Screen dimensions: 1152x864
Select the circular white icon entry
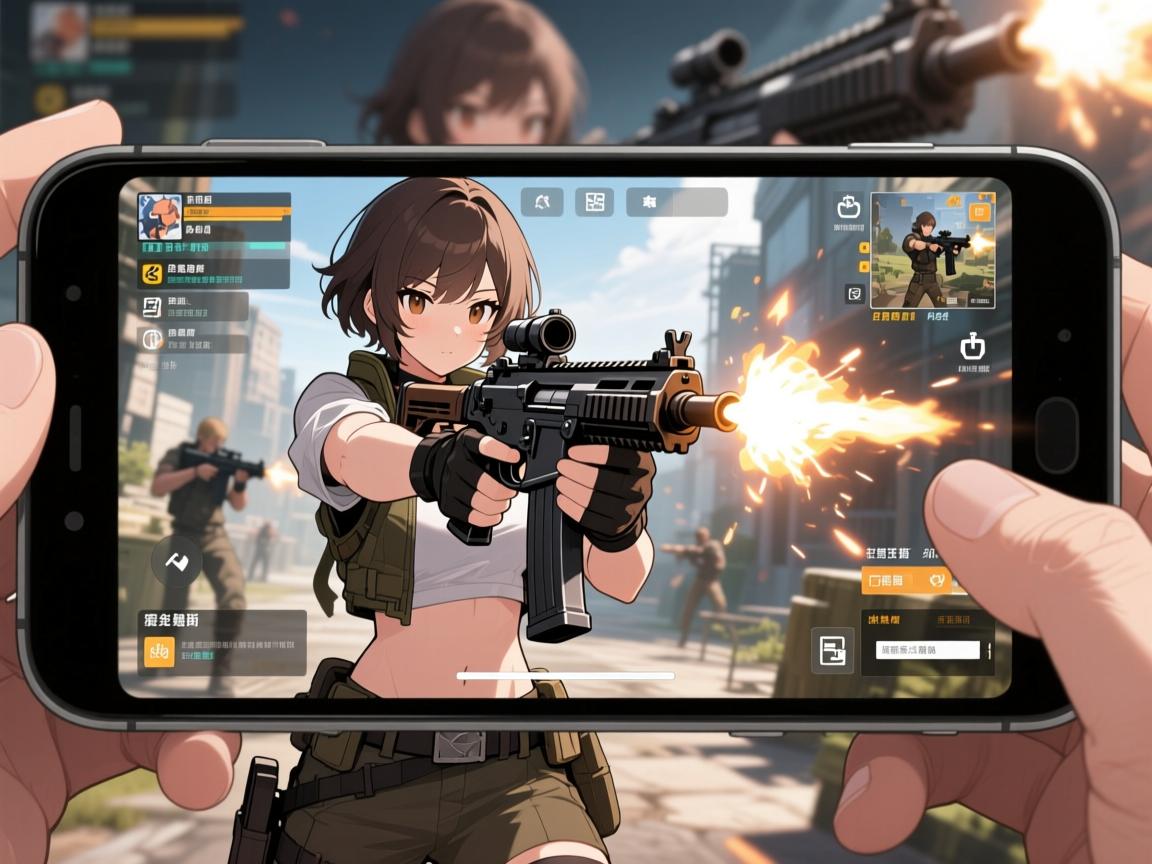153,337
